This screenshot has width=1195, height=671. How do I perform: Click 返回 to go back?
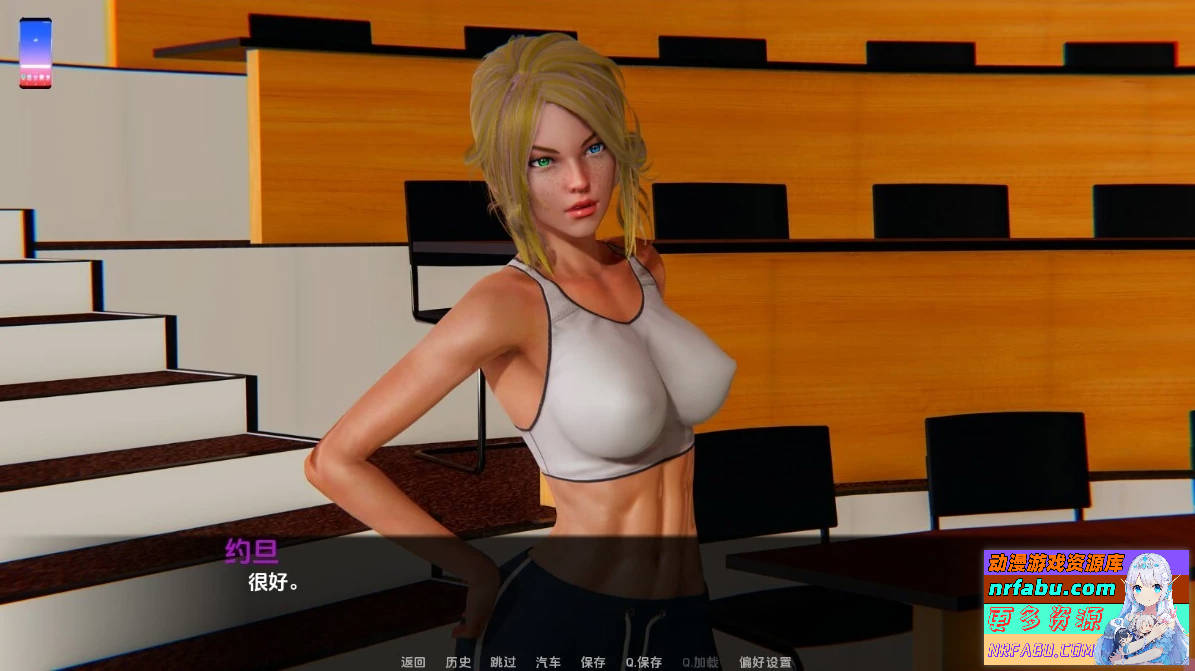click(x=413, y=662)
